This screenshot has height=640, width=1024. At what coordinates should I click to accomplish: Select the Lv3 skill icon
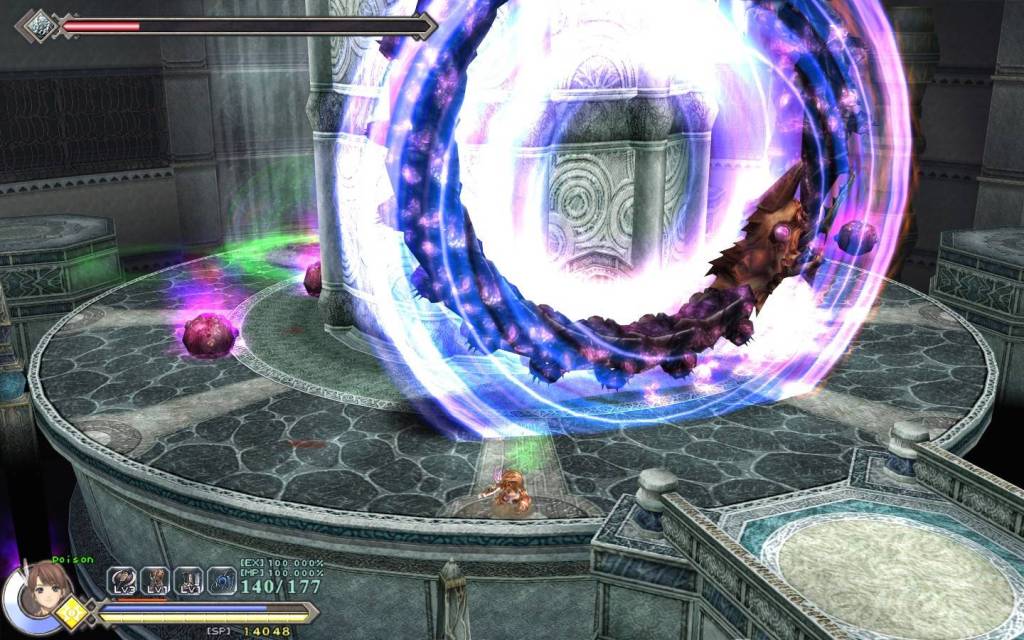tap(122, 581)
